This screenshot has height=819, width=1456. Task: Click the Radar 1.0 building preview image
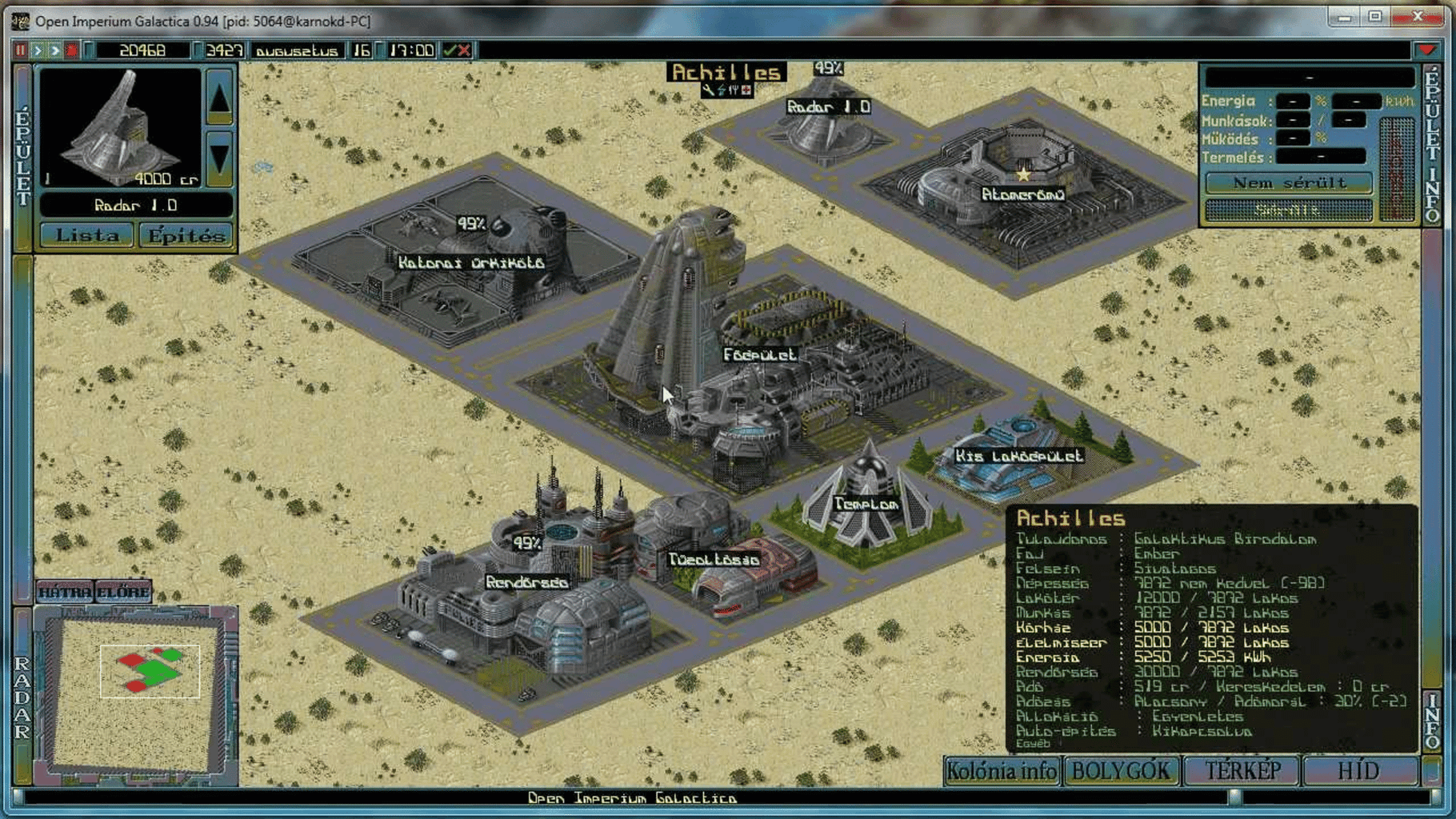pos(120,128)
